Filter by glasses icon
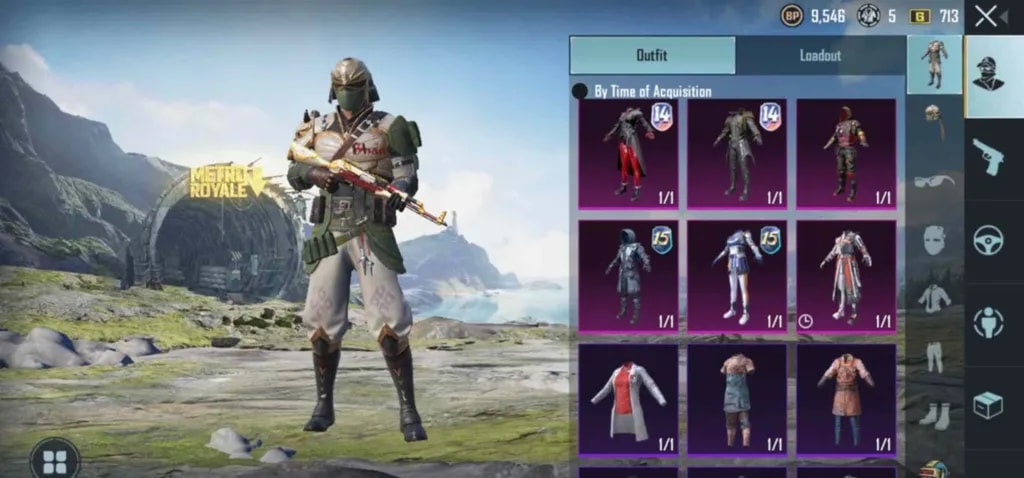Screen dimensions: 1024x478 click(934, 181)
